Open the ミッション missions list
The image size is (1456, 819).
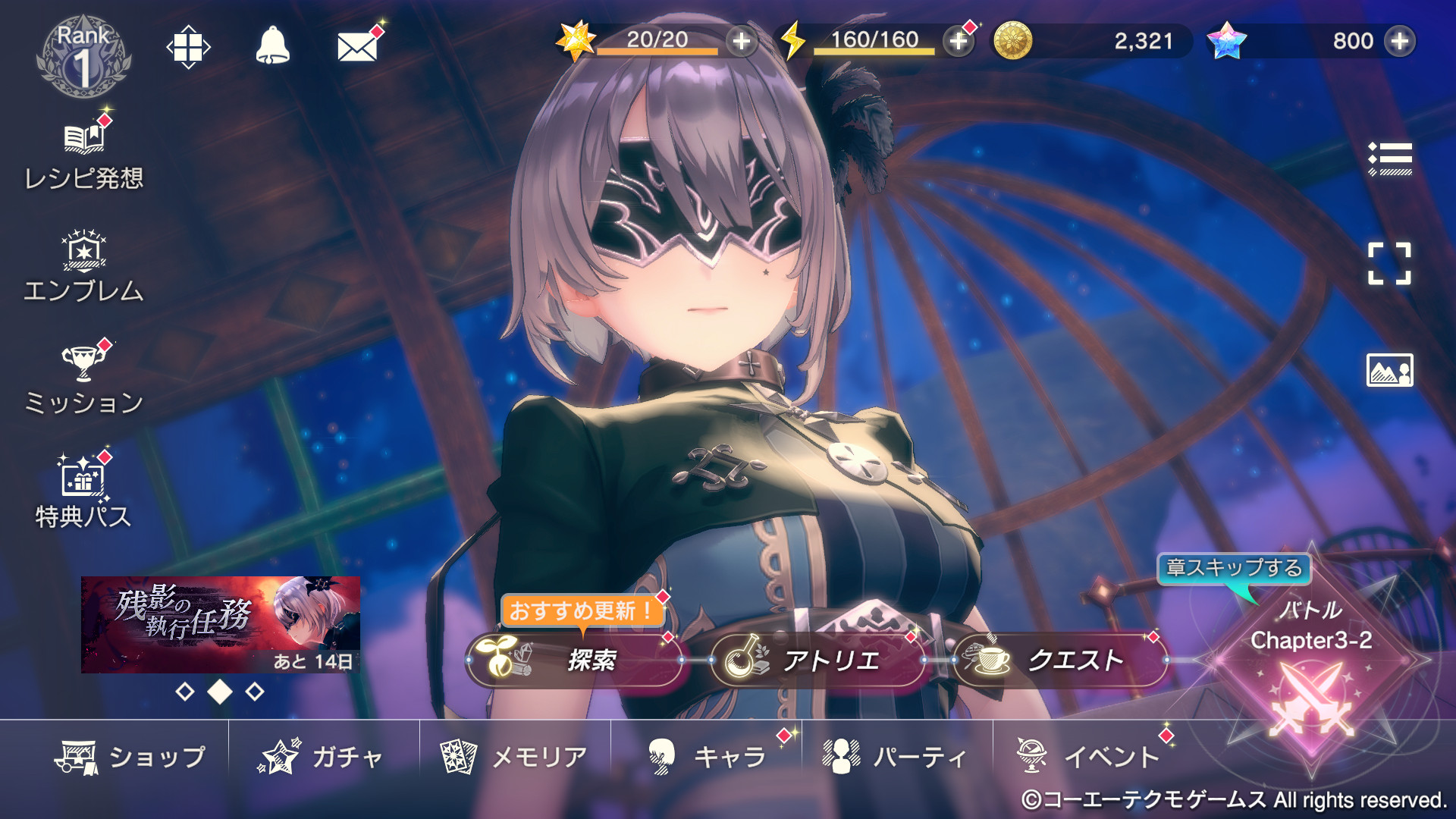[83, 379]
